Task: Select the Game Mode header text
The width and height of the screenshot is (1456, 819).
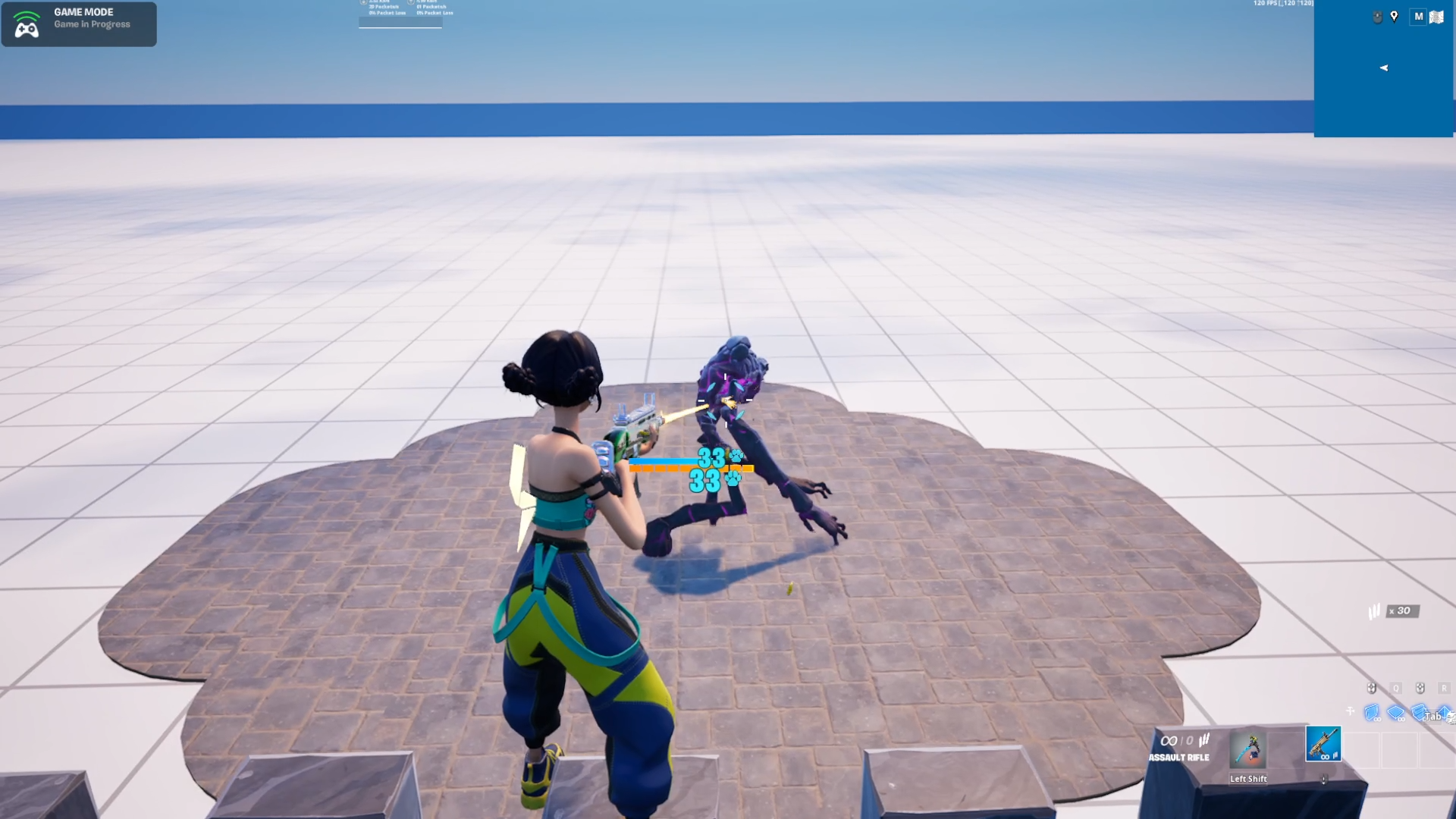Action: pyautogui.click(x=83, y=11)
